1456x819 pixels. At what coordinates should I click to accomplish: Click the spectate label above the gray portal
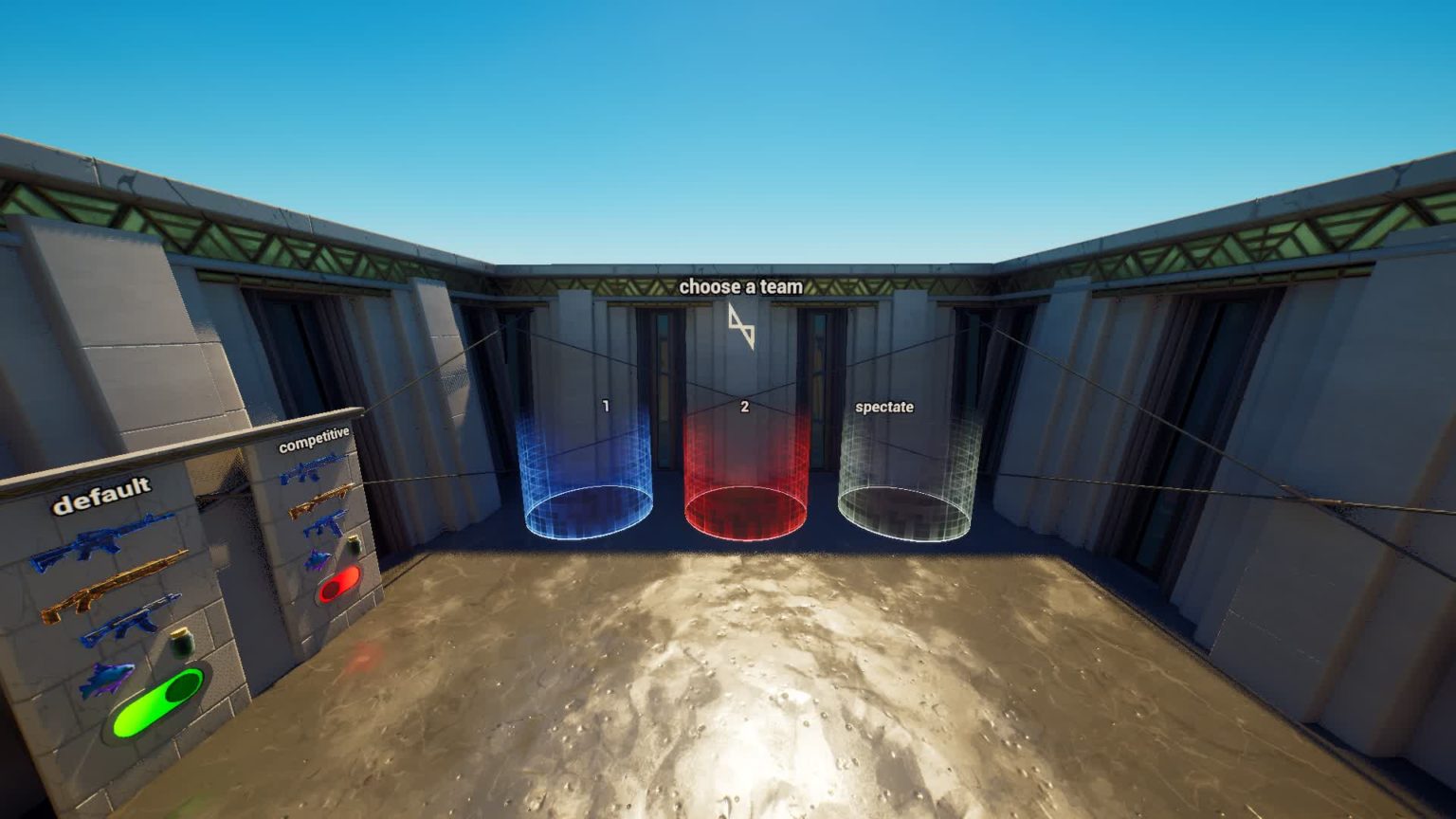[x=885, y=408]
